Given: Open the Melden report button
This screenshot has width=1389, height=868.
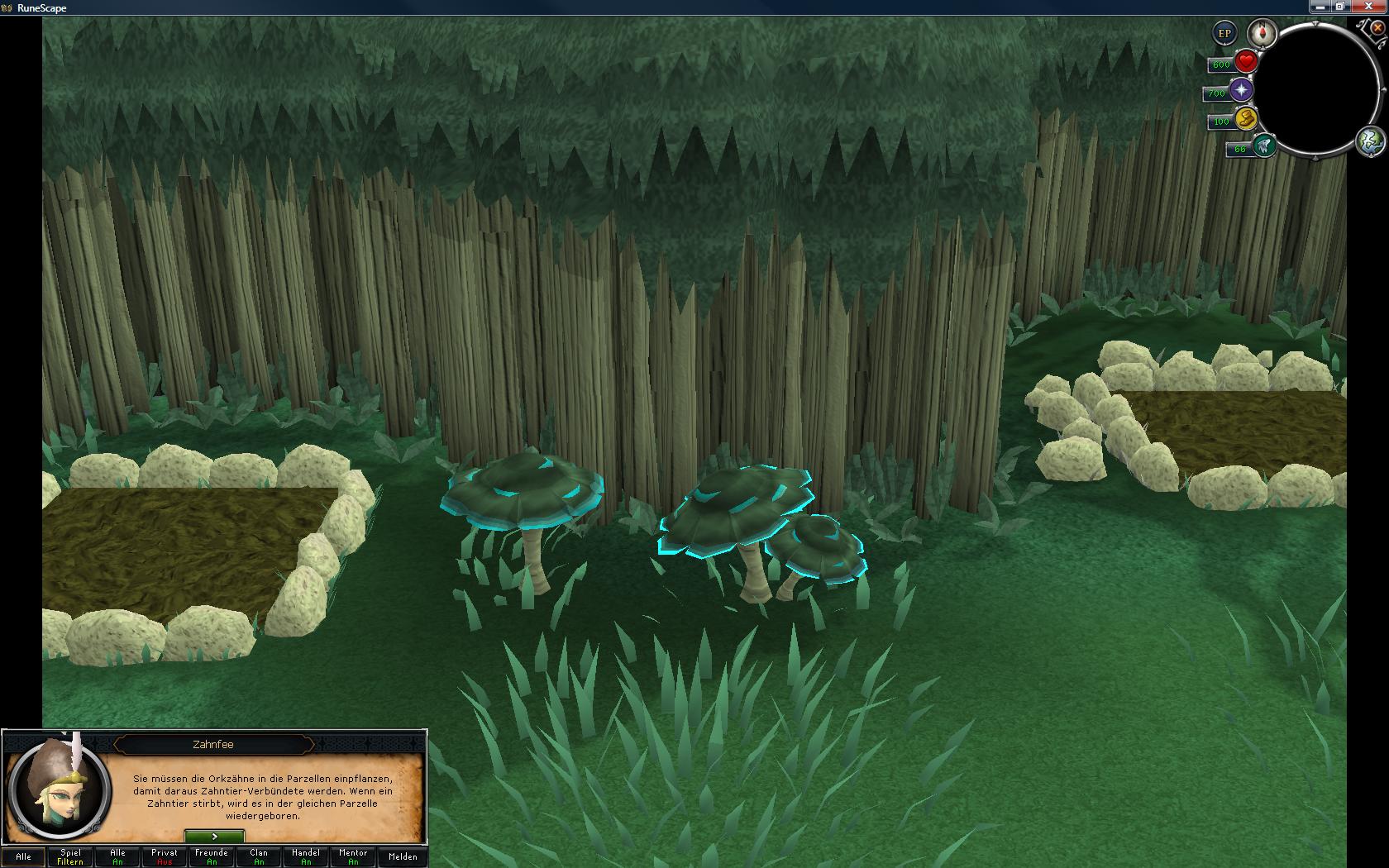Looking at the screenshot, I should click(403, 856).
